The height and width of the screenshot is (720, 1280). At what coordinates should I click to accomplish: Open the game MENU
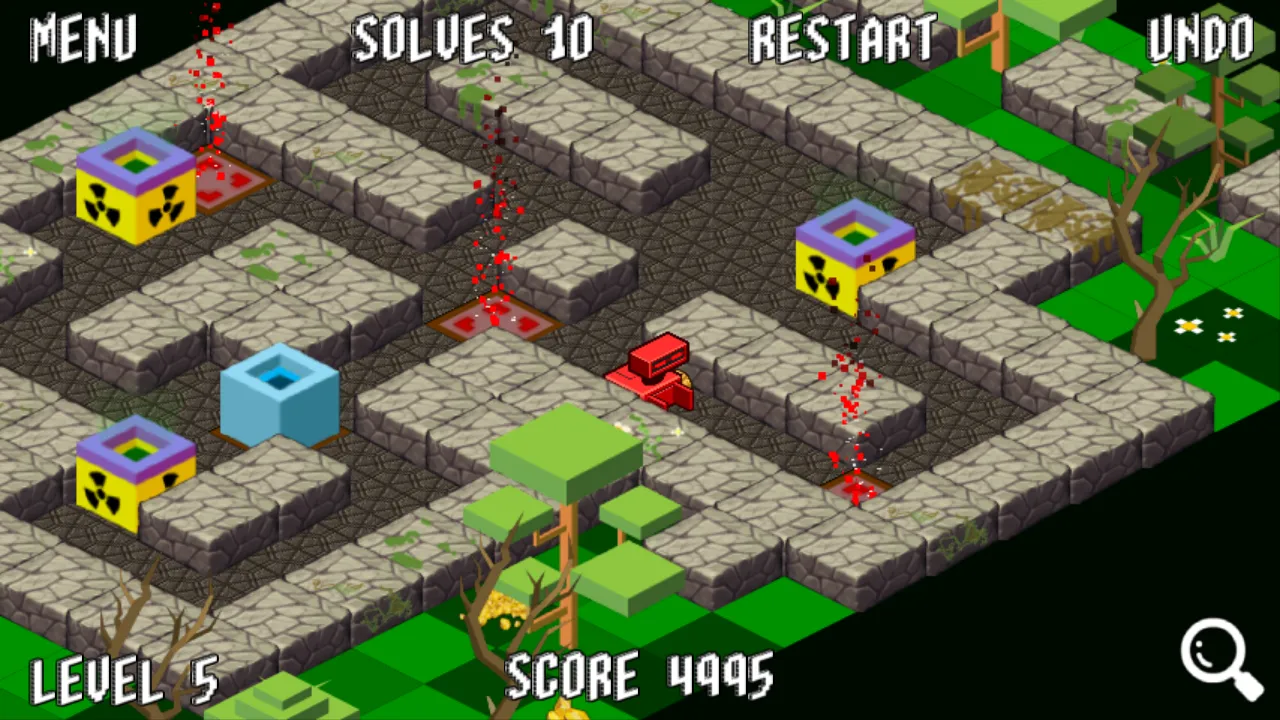coord(83,40)
